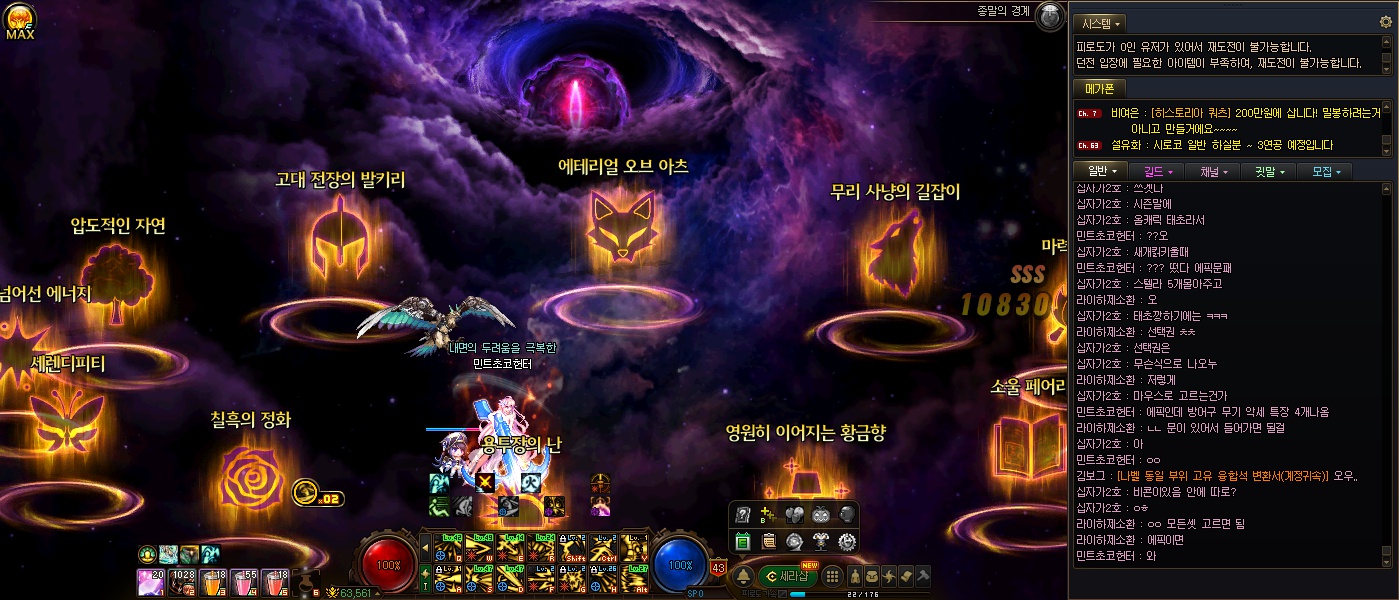Open the 세라샵 cash shop
The height and width of the screenshot is (600, 1399).
tap(790, 575)
